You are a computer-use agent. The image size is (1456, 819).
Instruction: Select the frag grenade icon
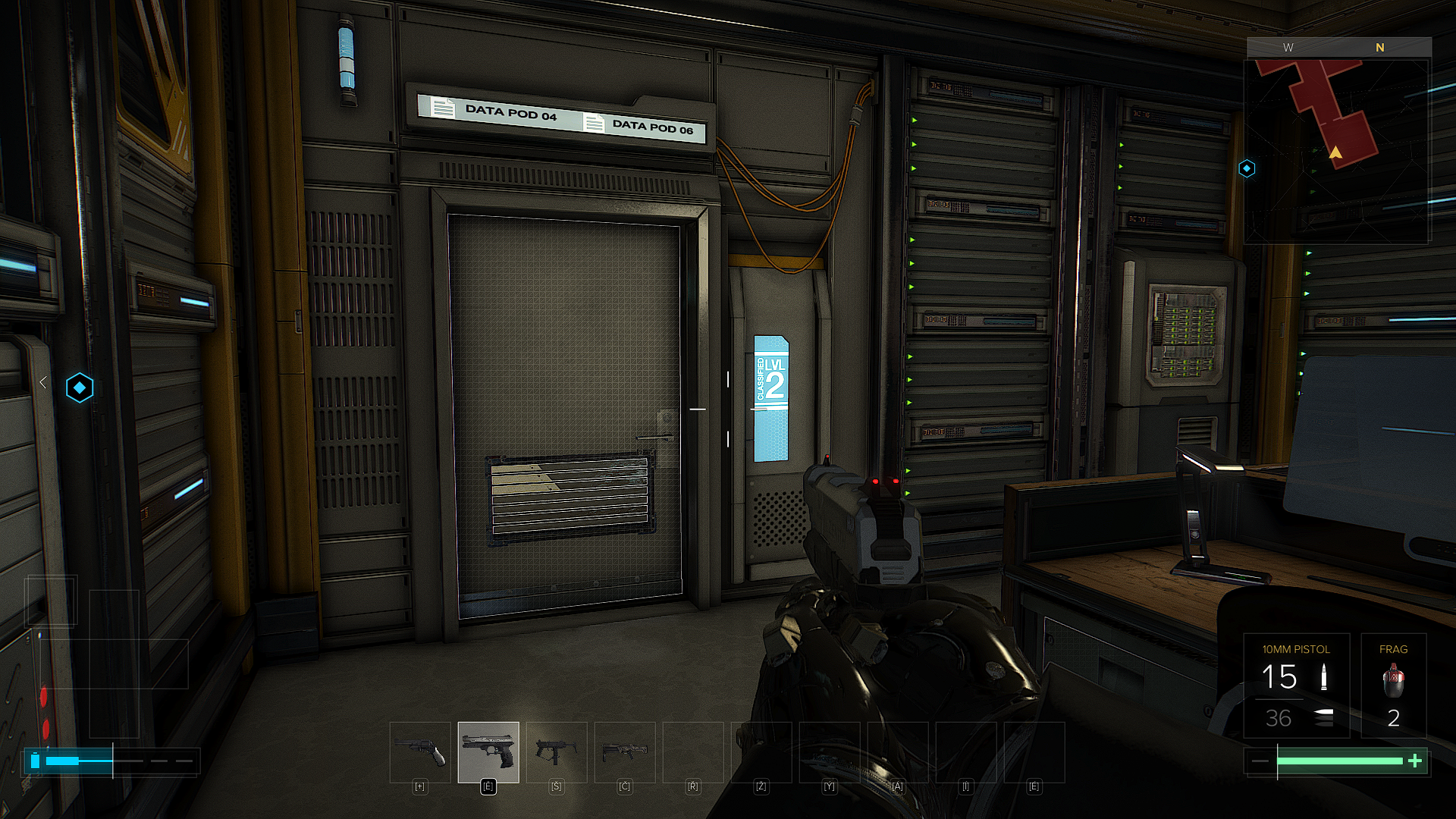click(x=1393, y=679)
